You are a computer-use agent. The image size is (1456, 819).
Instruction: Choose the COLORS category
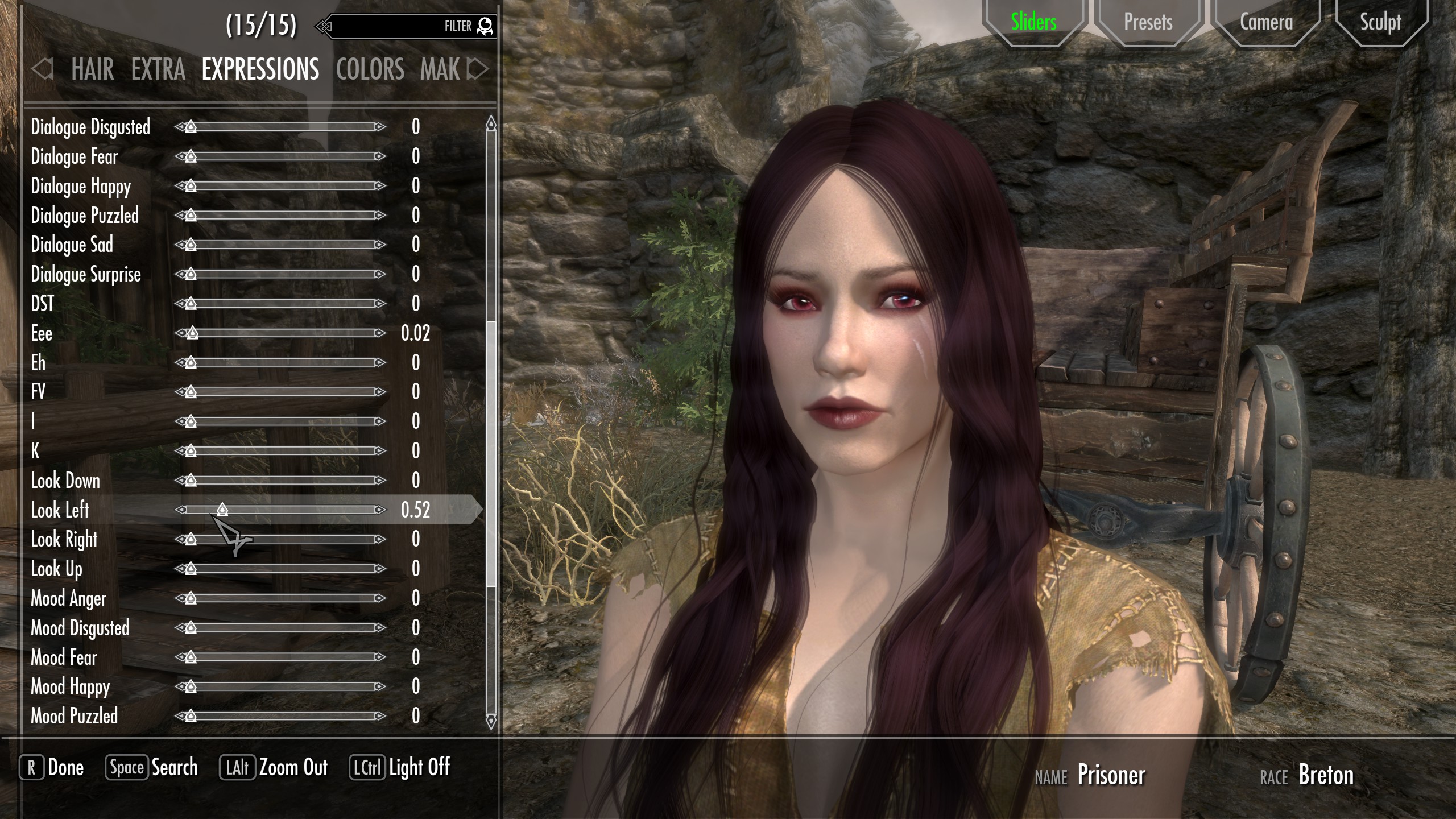(x=370, y=69)
